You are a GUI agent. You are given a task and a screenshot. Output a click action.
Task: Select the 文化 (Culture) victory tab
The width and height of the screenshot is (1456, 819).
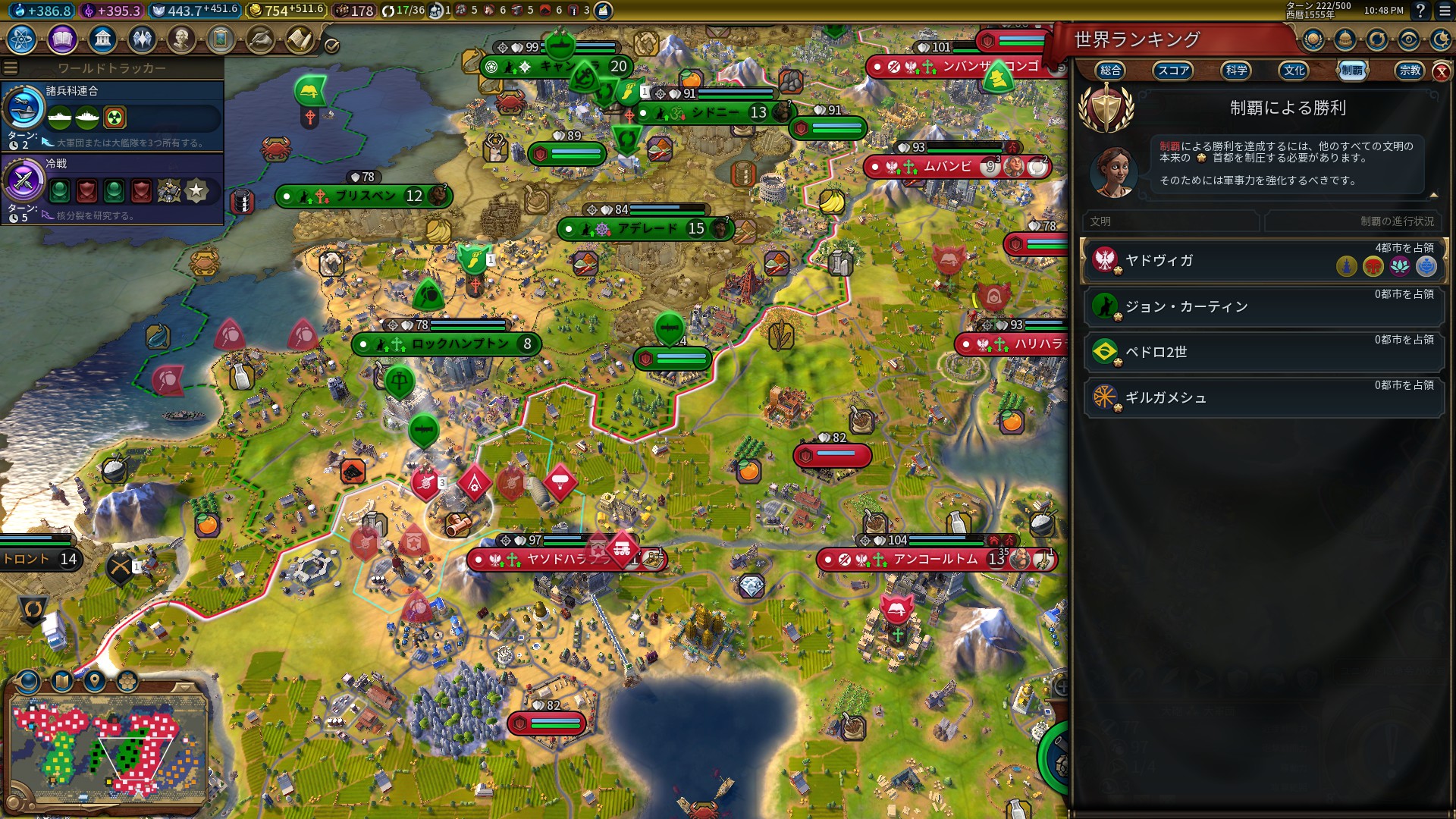click(x=1294, y=71)
